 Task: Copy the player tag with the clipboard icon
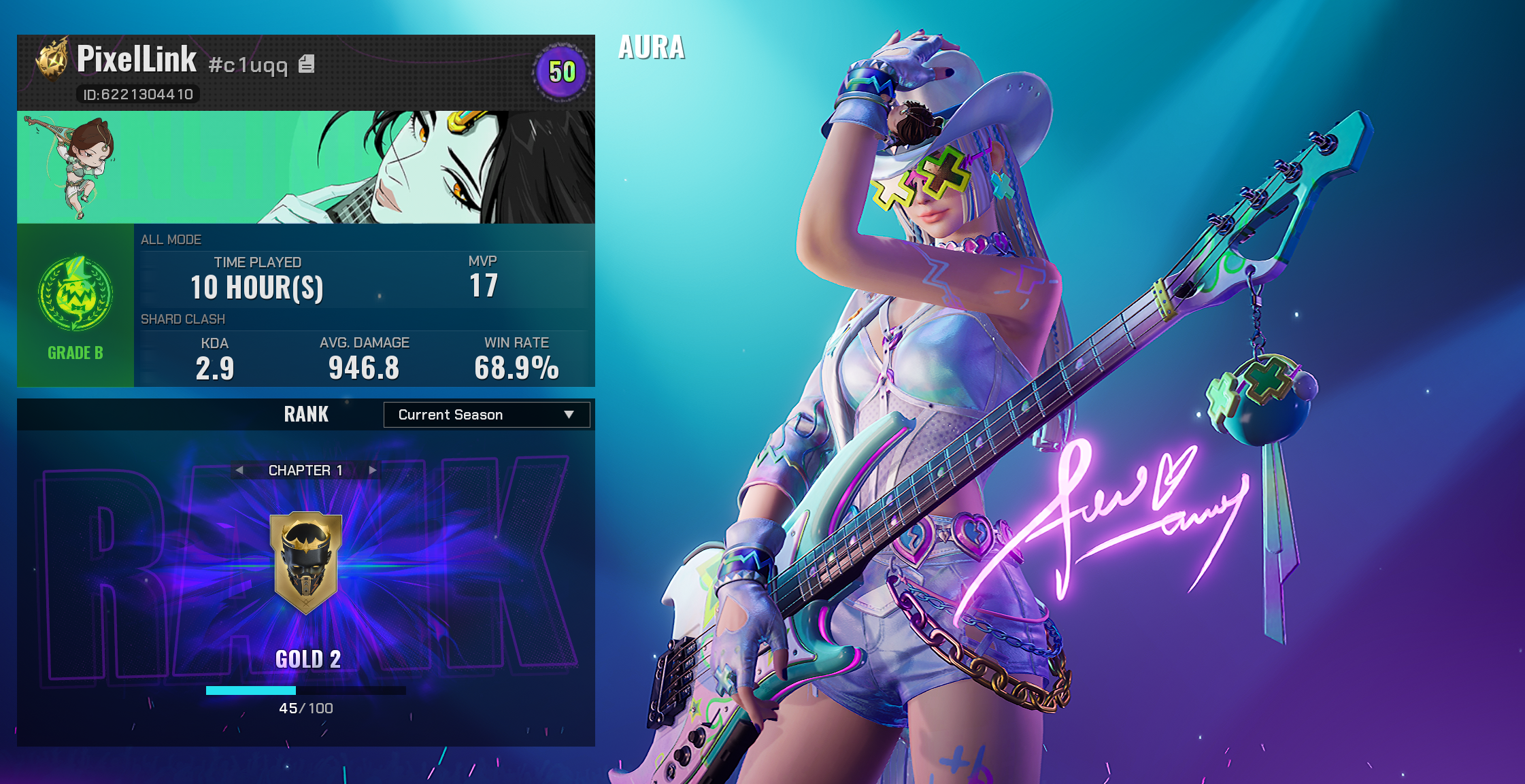pos(307,64)
